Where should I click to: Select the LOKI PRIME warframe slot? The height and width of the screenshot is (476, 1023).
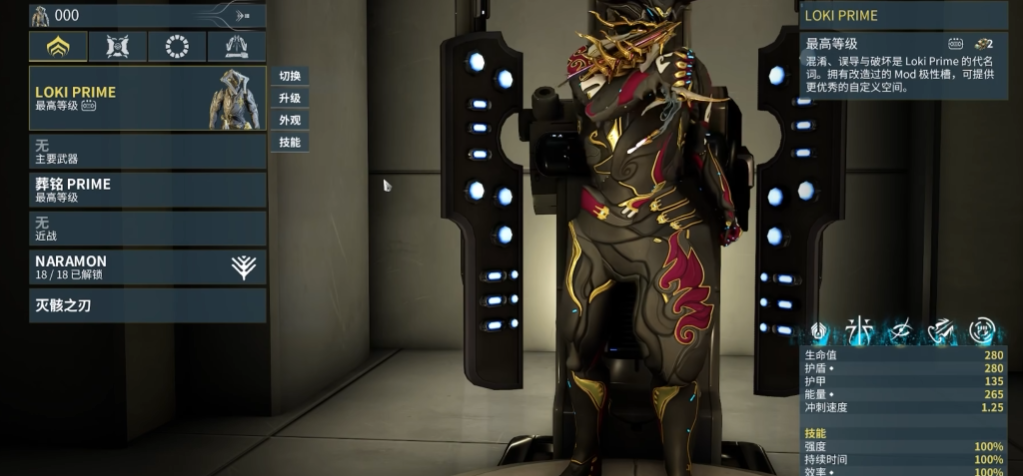click(148, 98)
